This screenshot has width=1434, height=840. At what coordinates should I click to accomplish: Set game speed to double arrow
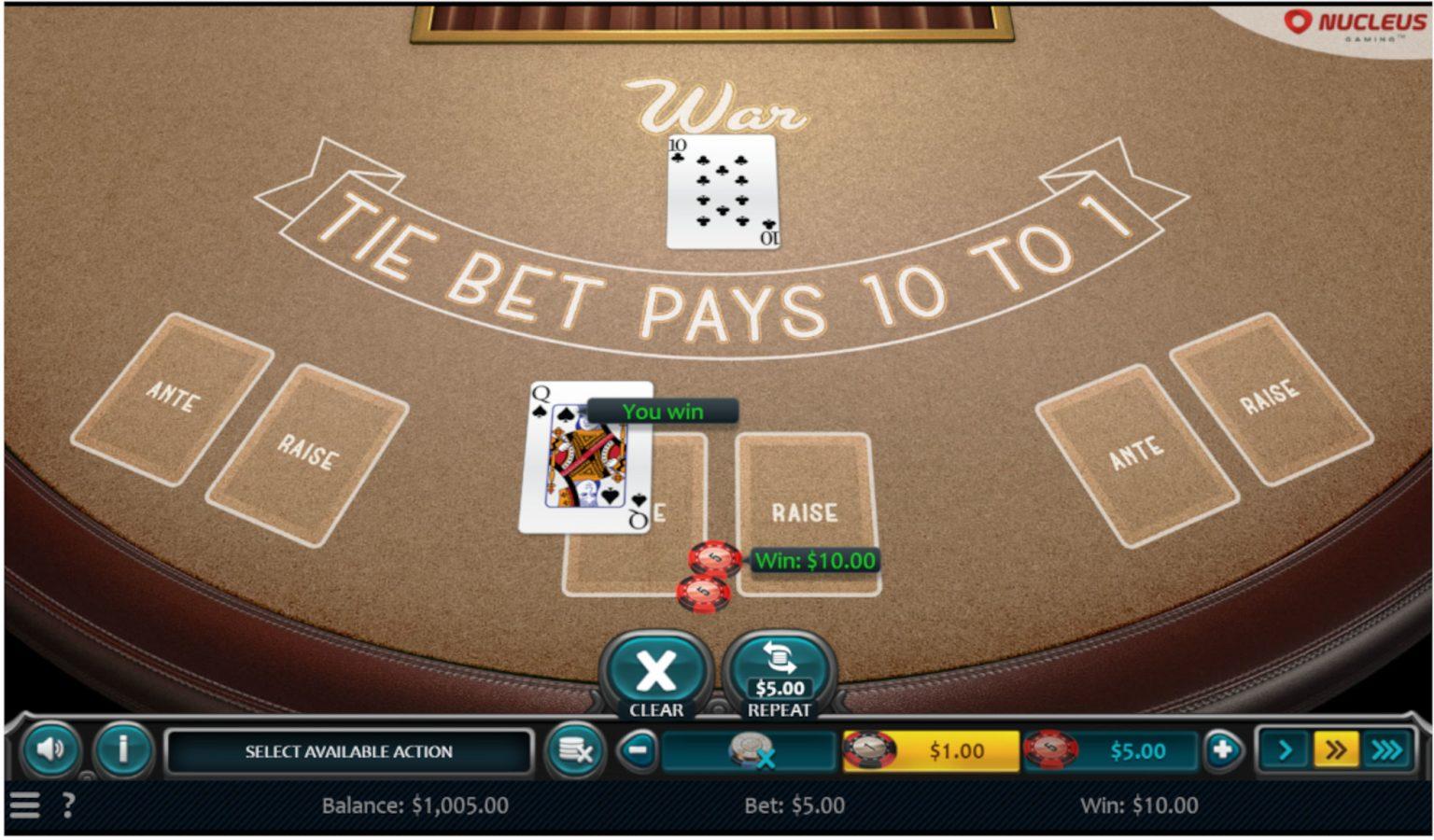pos(1336,750)
